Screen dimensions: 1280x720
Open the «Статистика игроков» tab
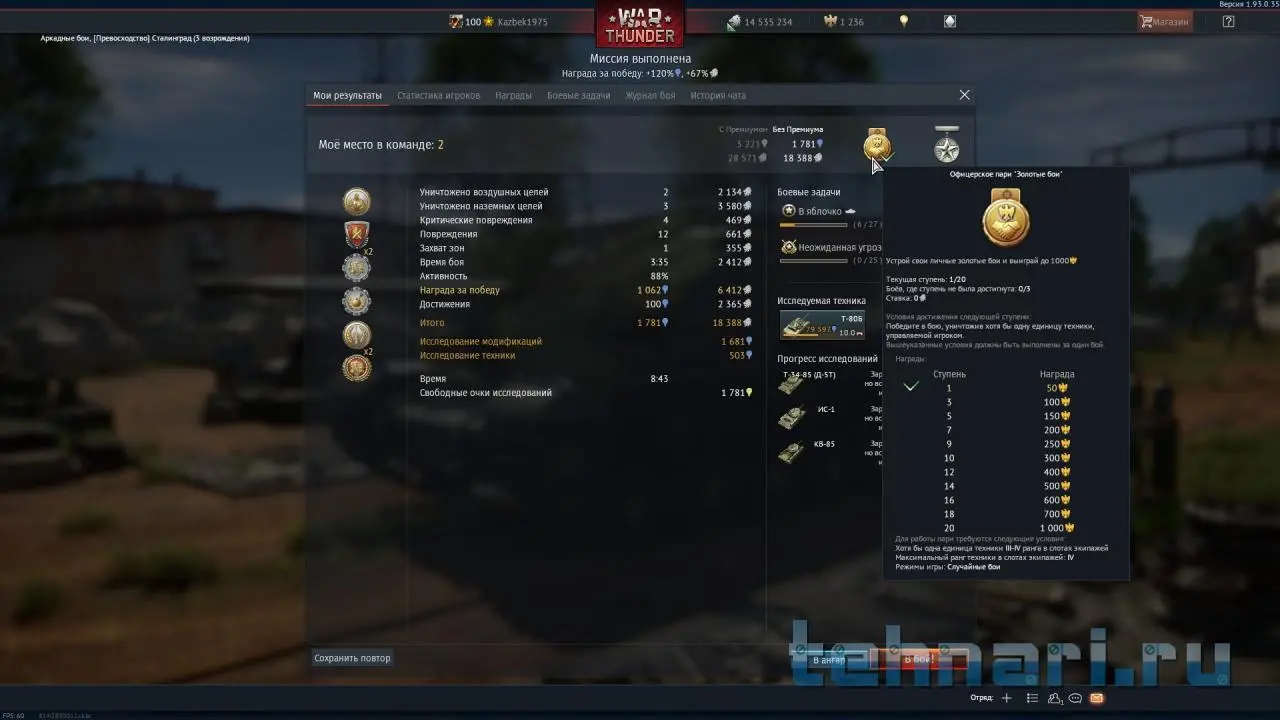point(438,96)
